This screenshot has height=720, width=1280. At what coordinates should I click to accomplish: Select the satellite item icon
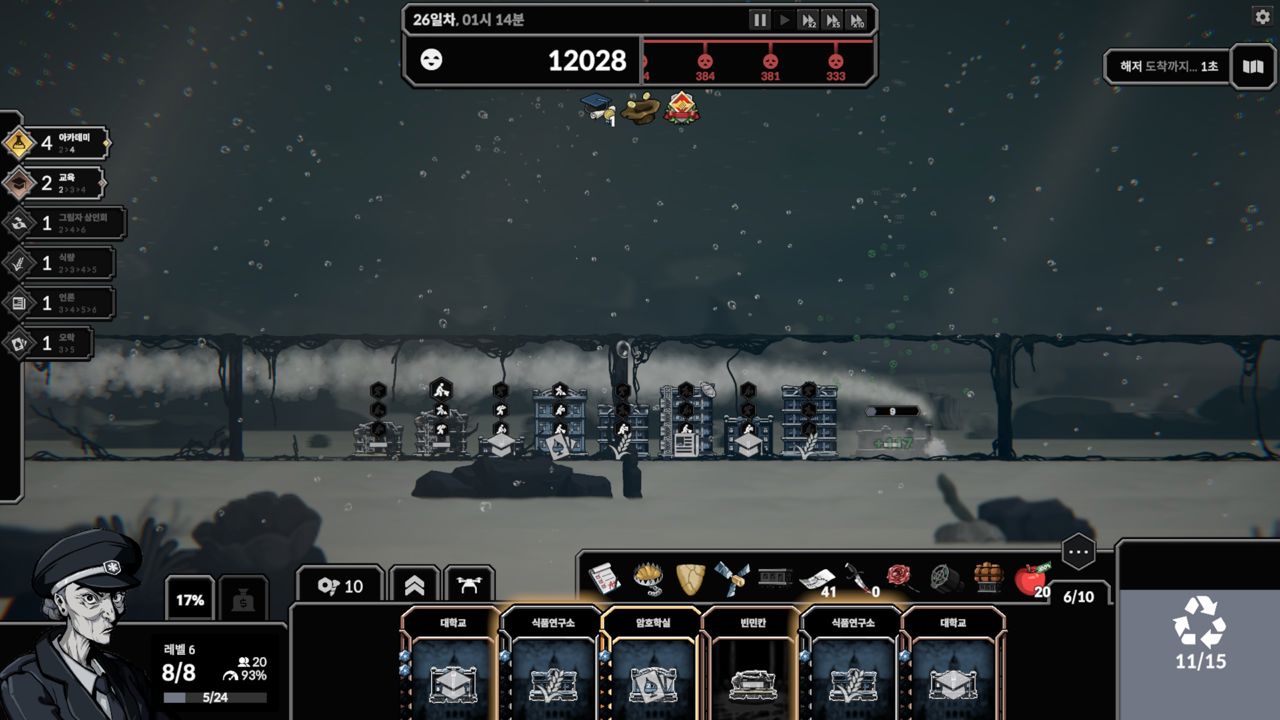pos(731,577)
